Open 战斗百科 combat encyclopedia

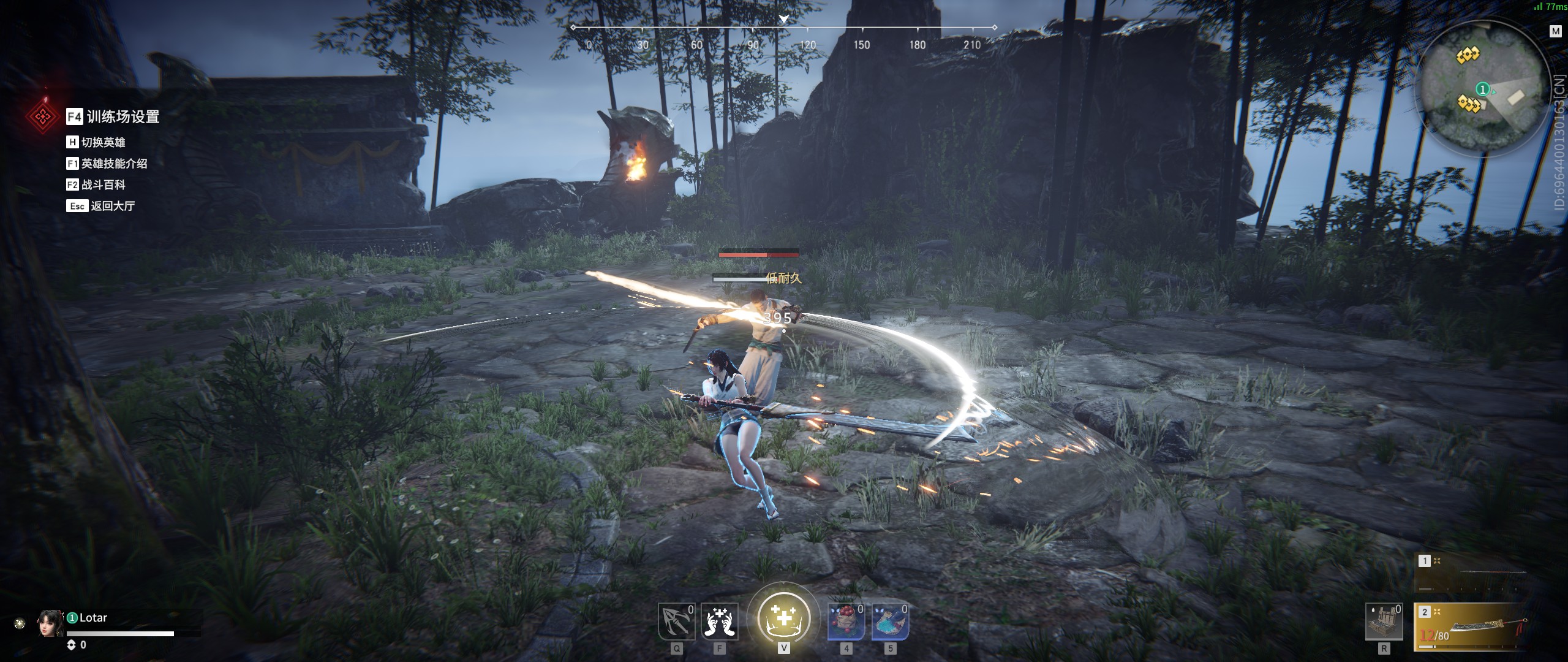(x=103, y=185)
